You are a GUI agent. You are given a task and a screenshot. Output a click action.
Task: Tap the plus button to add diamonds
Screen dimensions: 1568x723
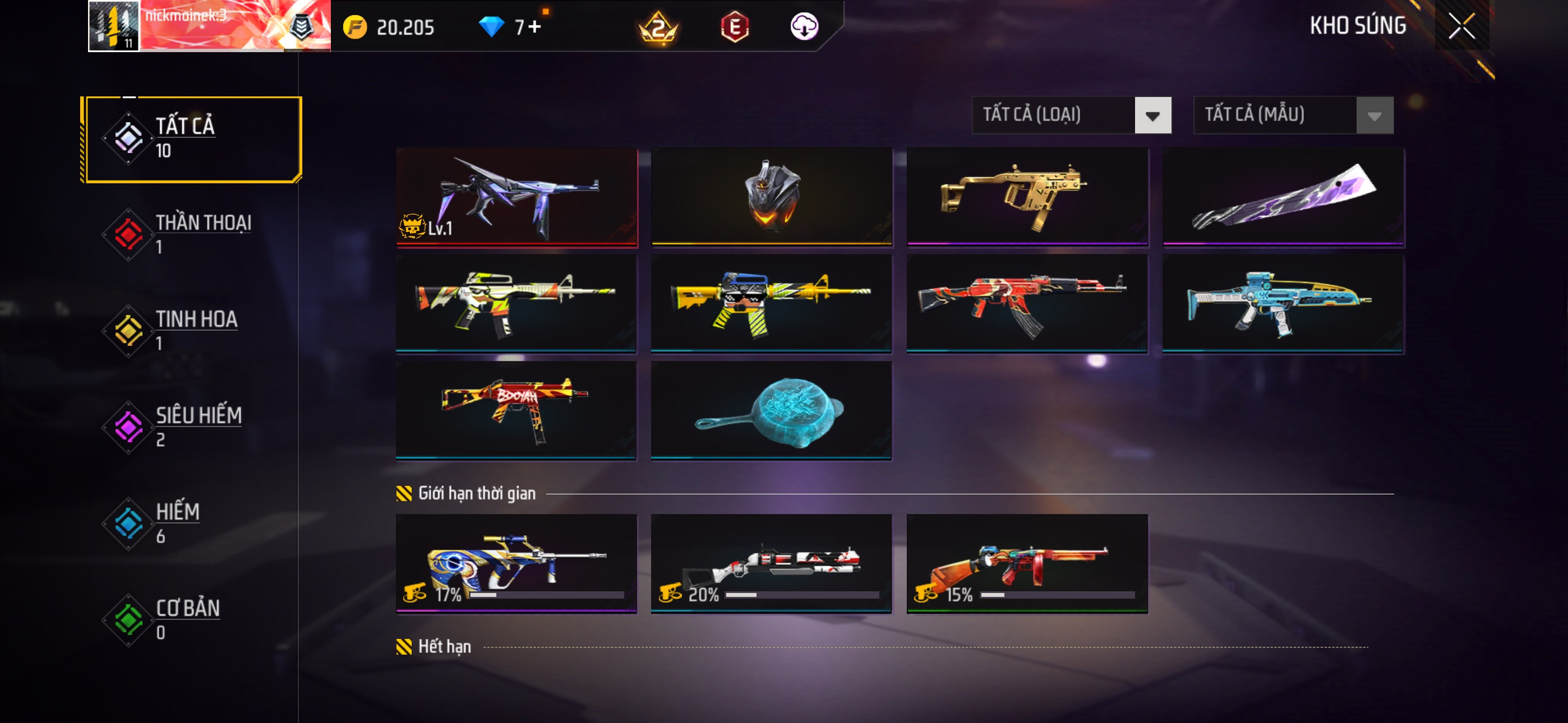[534, 27]
